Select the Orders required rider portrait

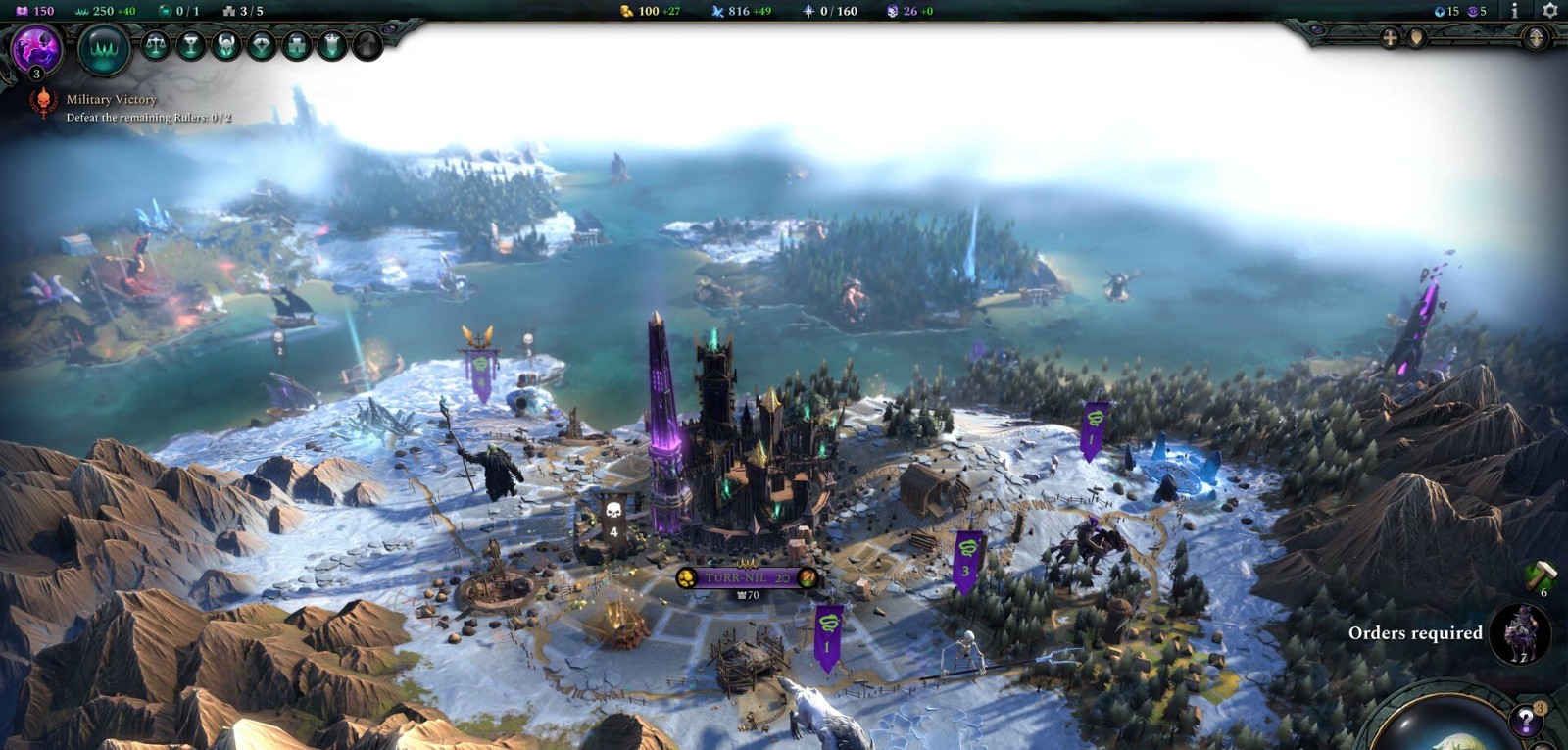pyautogui.click(x=1520, y=633)
